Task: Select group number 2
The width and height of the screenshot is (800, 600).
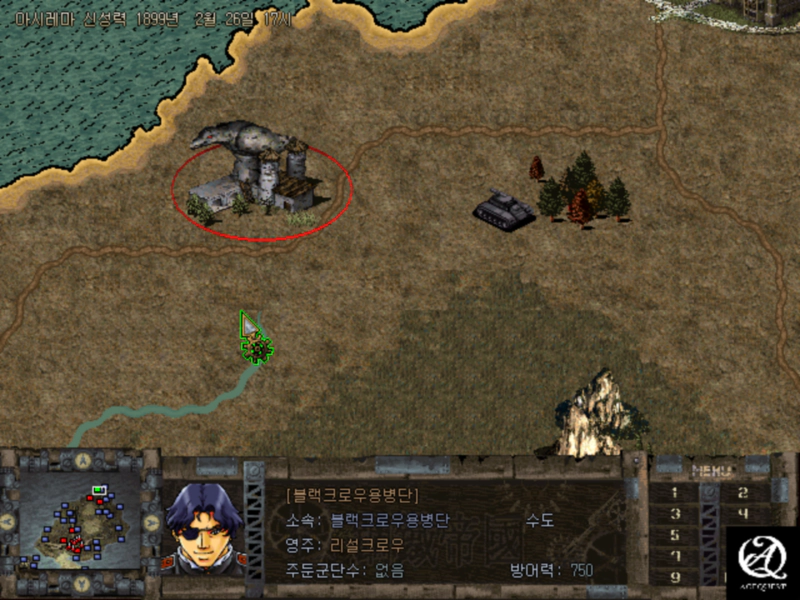Action: [742, 492]
